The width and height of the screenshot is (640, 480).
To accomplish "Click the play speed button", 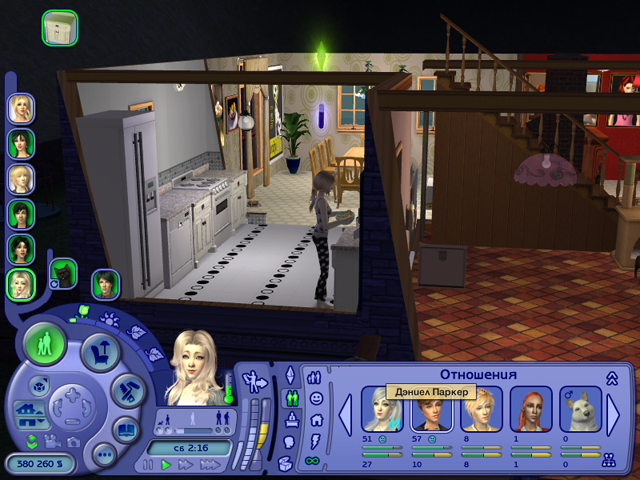I will click(x=165, y=465).
